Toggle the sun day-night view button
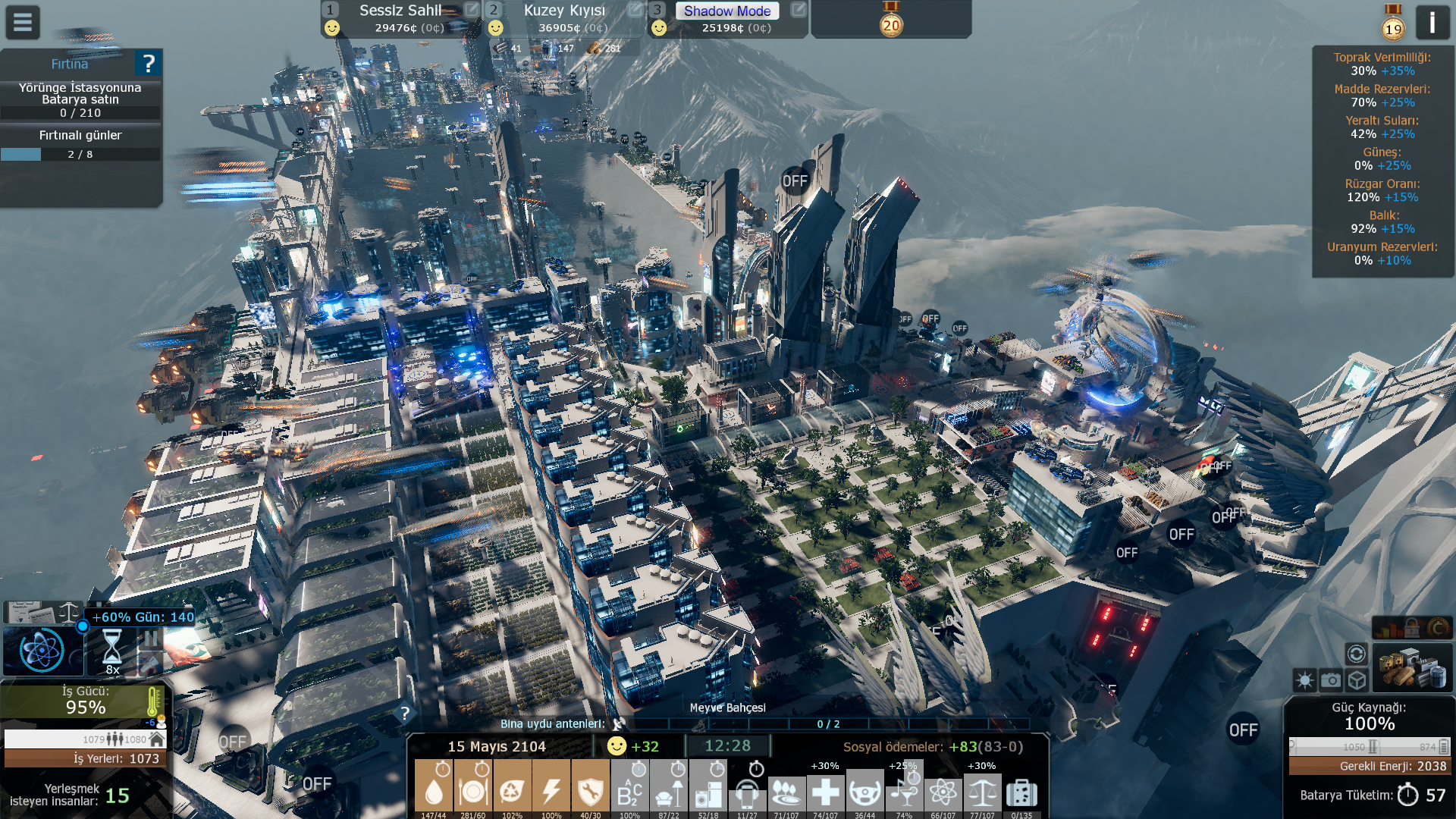The image size is (1456, 819). tap(1305, 680)
